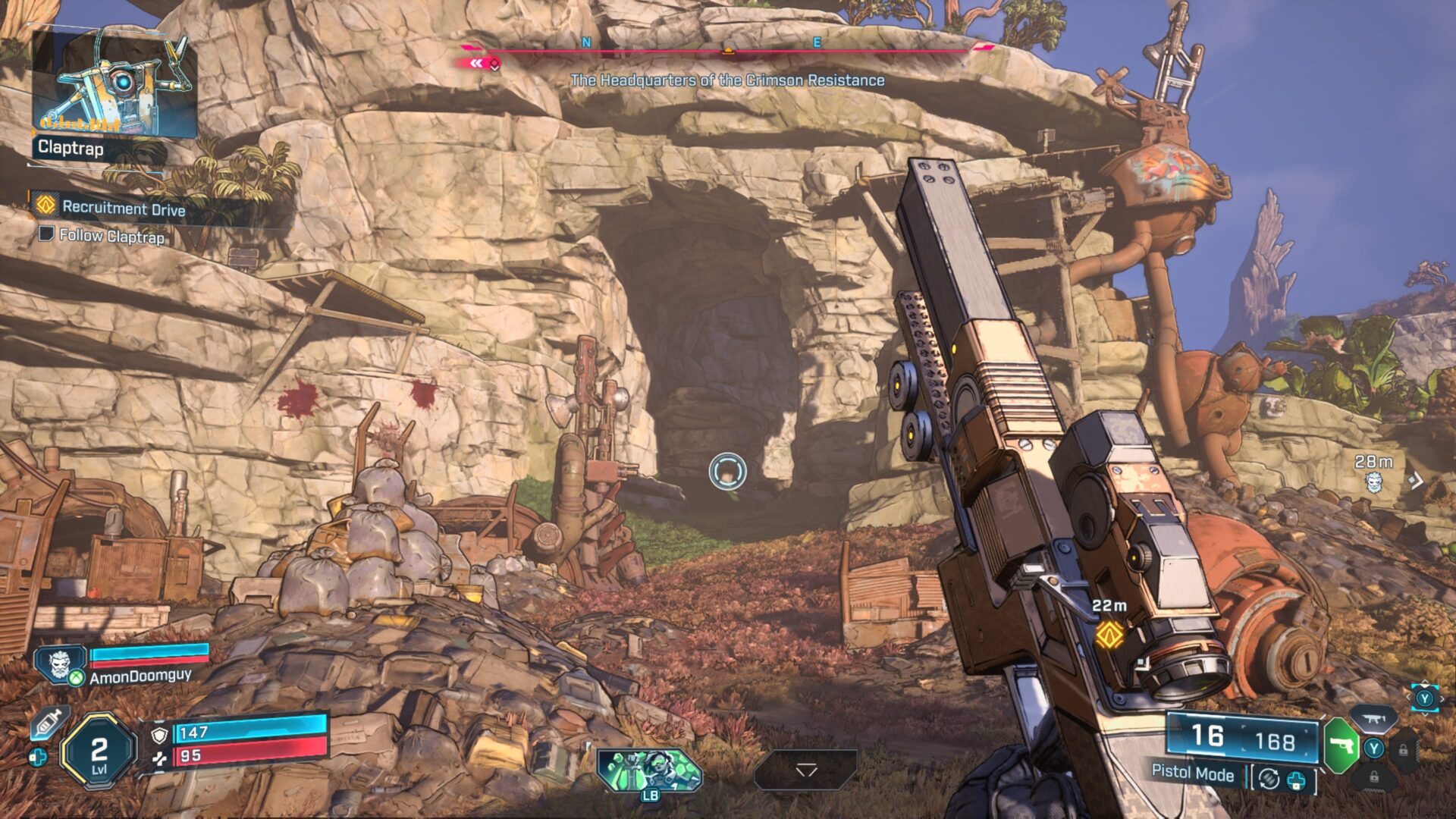Select the teammate location marker at 28m
Image resolution: width=1456 pixels, height=819 pixels.
1373,481
